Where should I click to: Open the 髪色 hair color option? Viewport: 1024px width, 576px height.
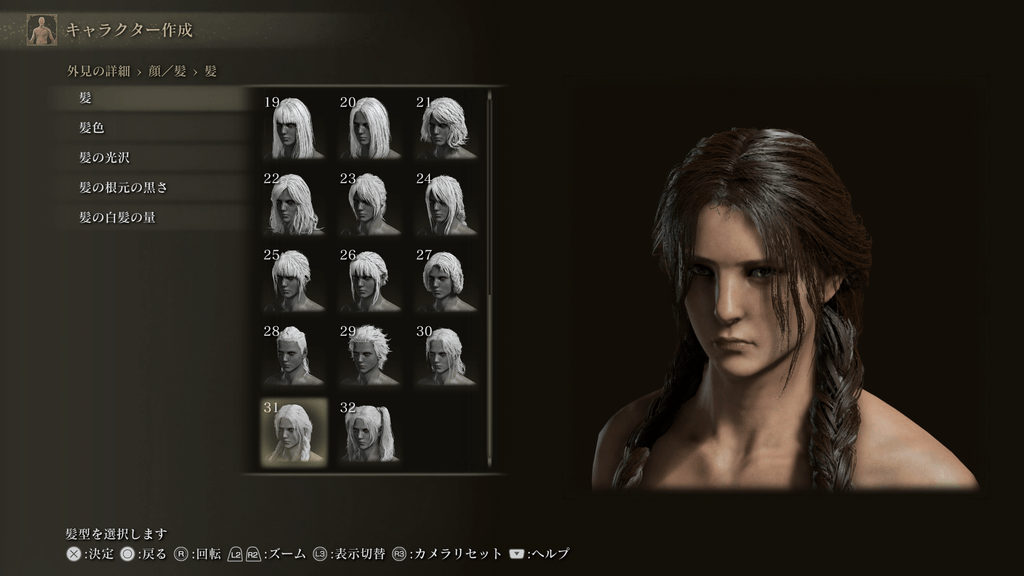150,128
